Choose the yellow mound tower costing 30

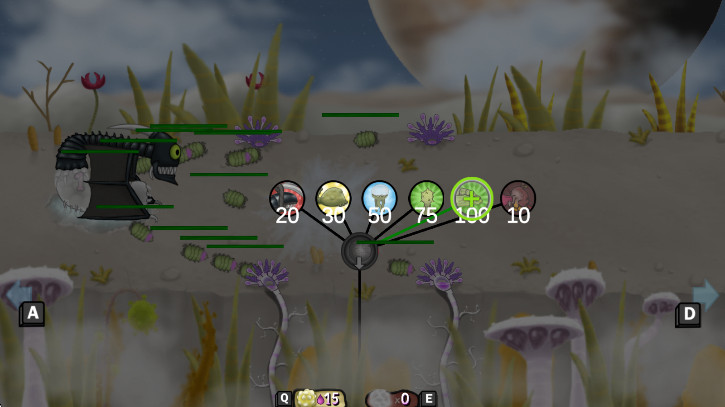[x=333, y=196]
